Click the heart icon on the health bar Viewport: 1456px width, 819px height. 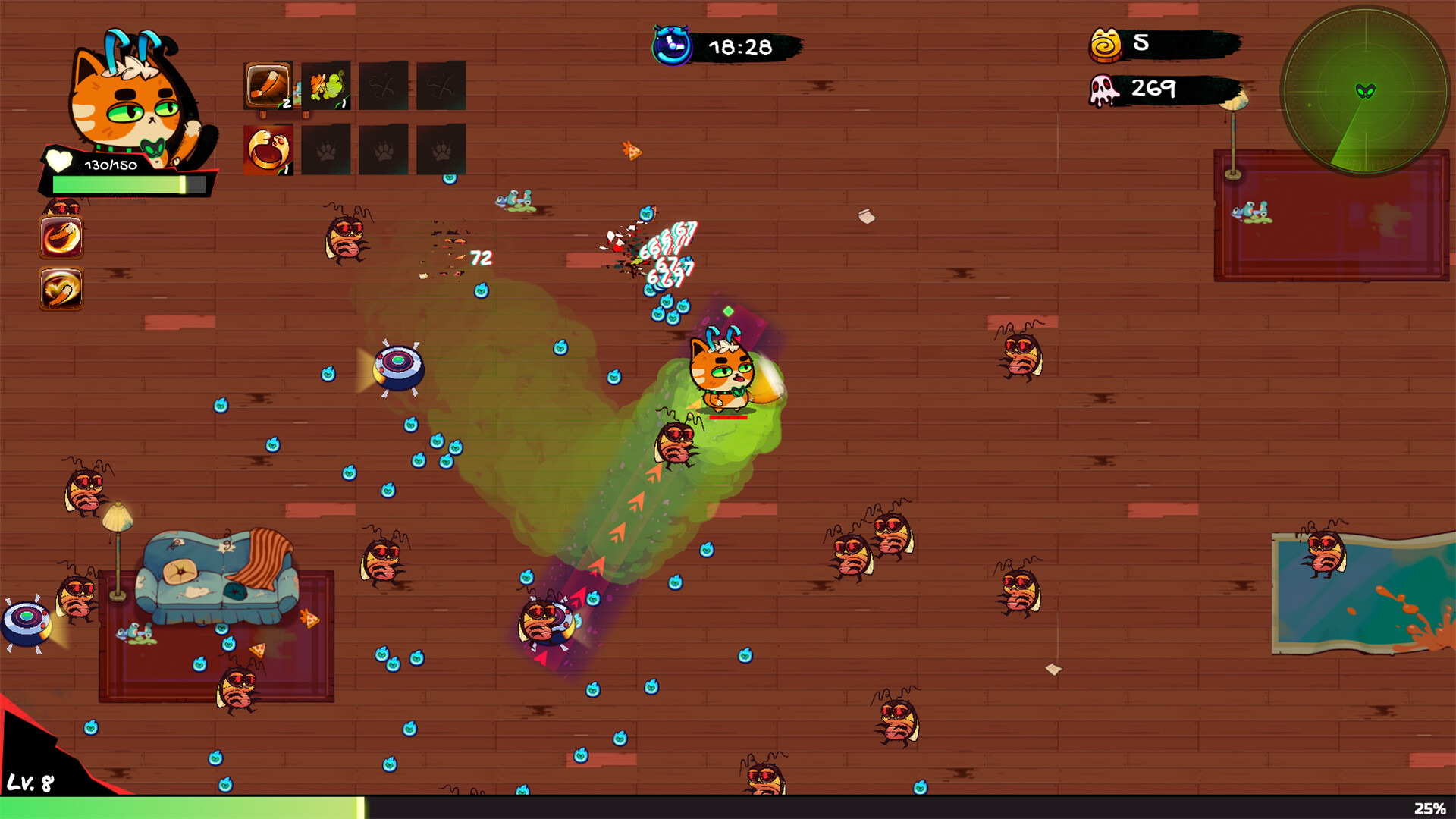pos(59,161)
